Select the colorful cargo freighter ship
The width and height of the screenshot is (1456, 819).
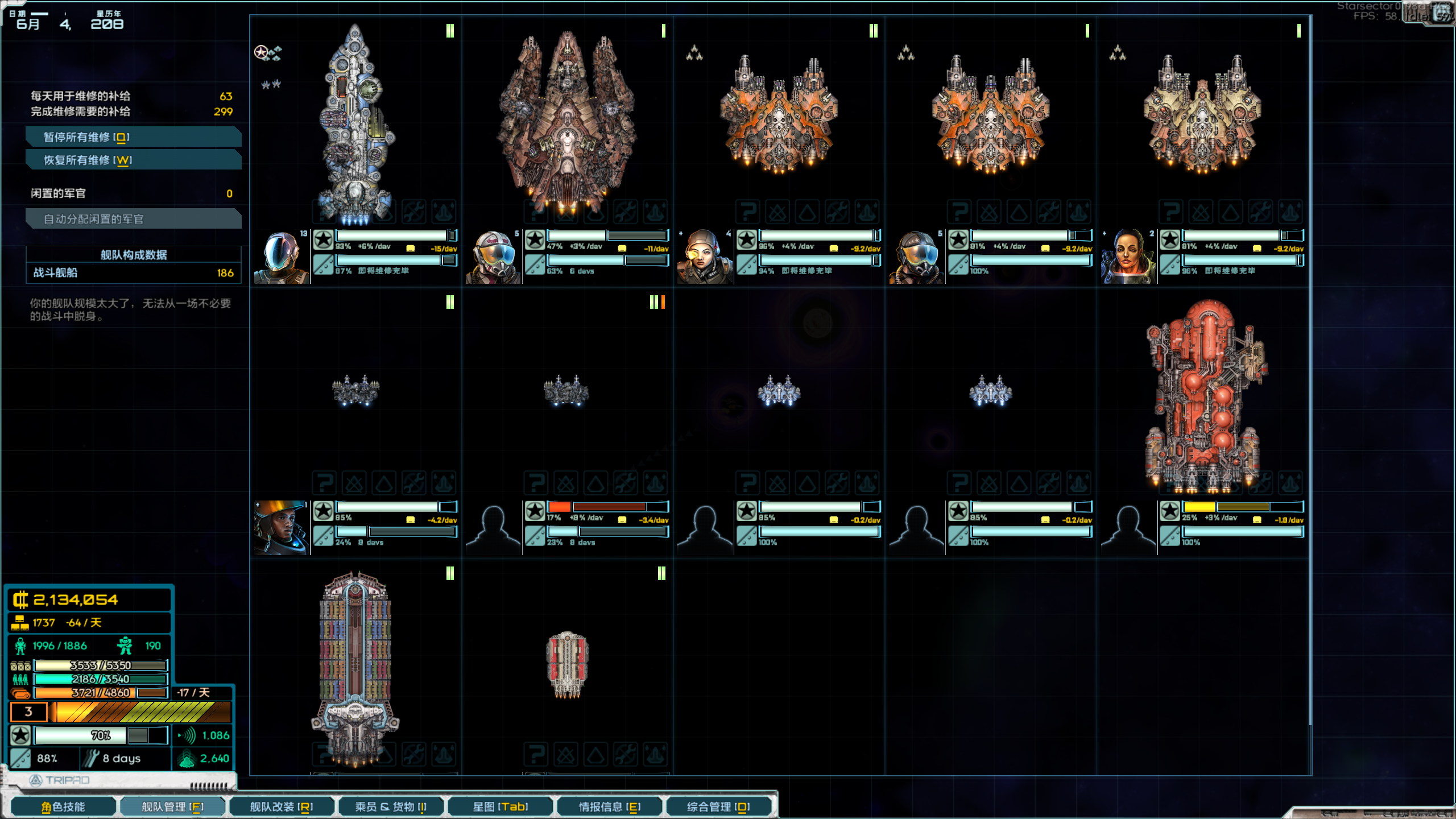(x=355, y=665)
